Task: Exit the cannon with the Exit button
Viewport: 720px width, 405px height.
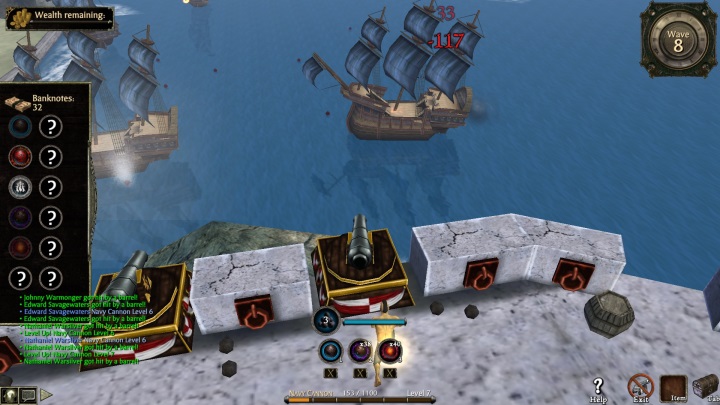Action: point(639,386)
